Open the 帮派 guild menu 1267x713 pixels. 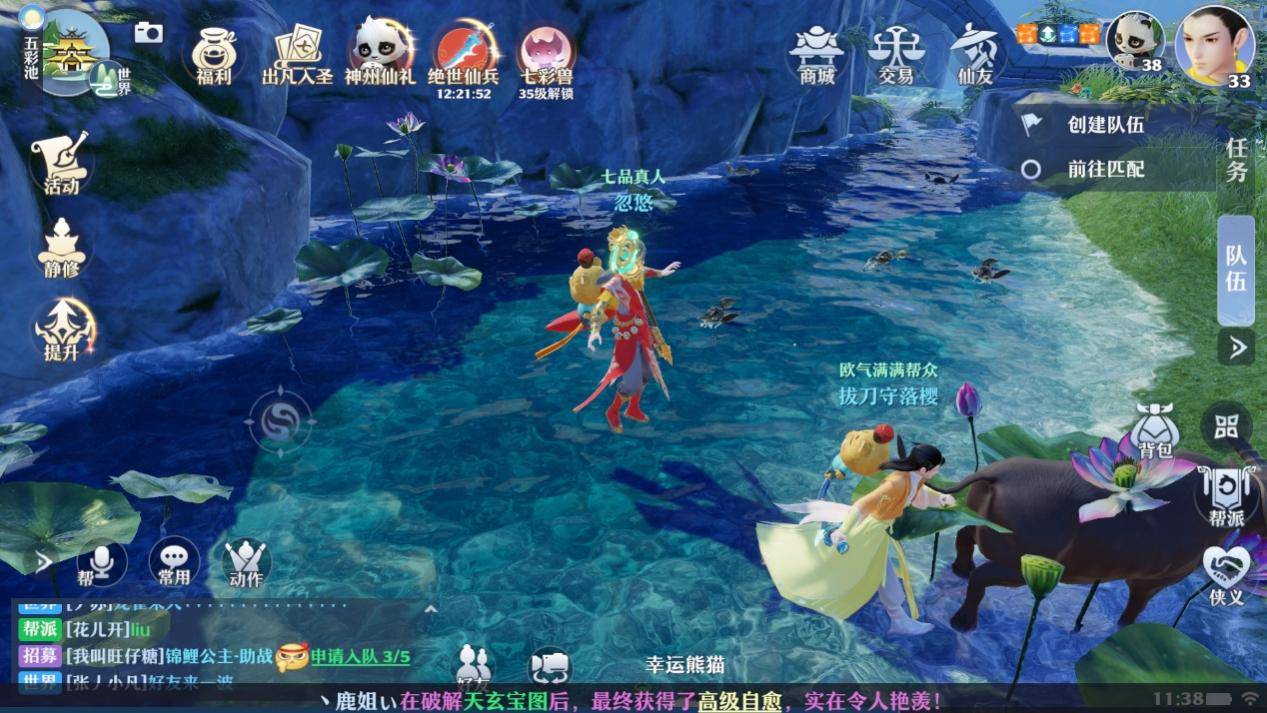click(x=1225, y=497)
